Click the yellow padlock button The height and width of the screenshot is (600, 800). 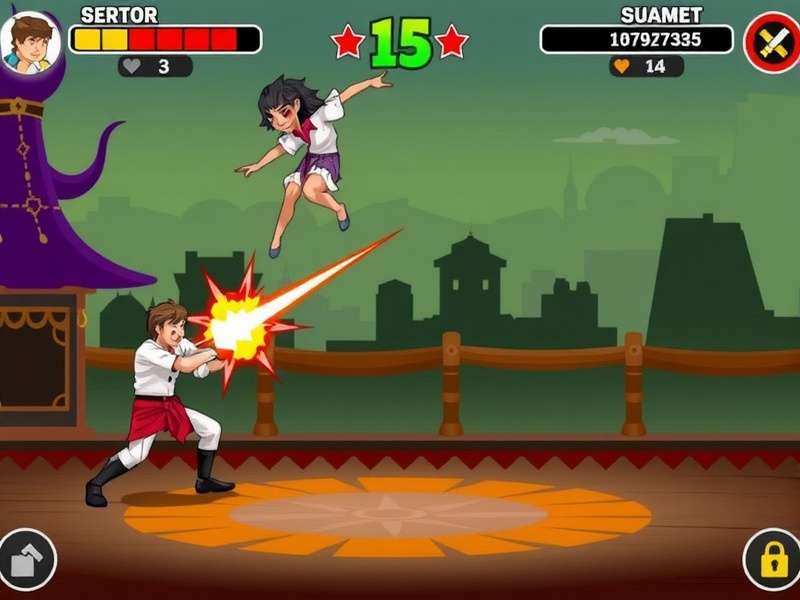772,561
